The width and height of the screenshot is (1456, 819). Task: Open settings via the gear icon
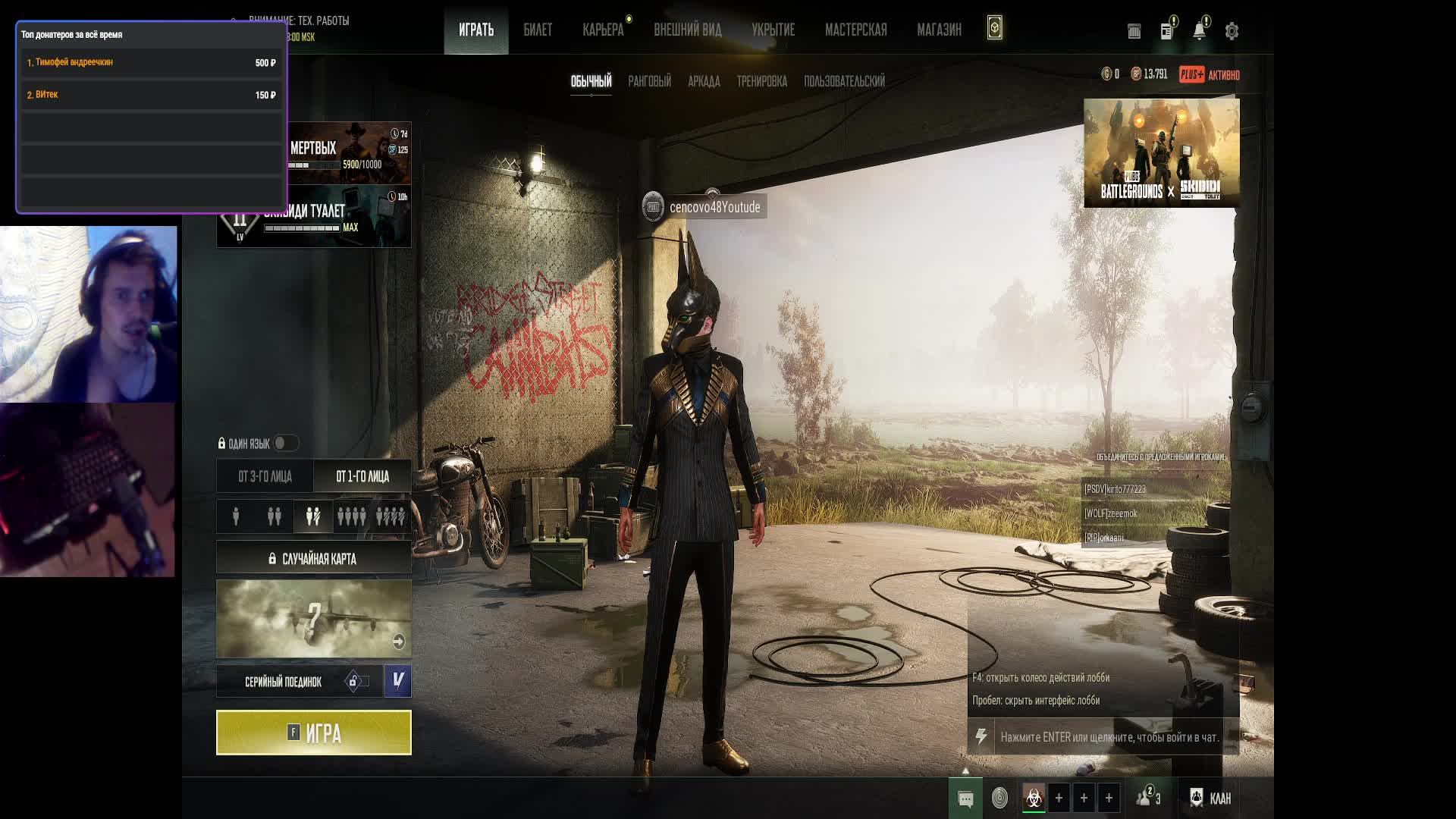(x=1232, y=31)
